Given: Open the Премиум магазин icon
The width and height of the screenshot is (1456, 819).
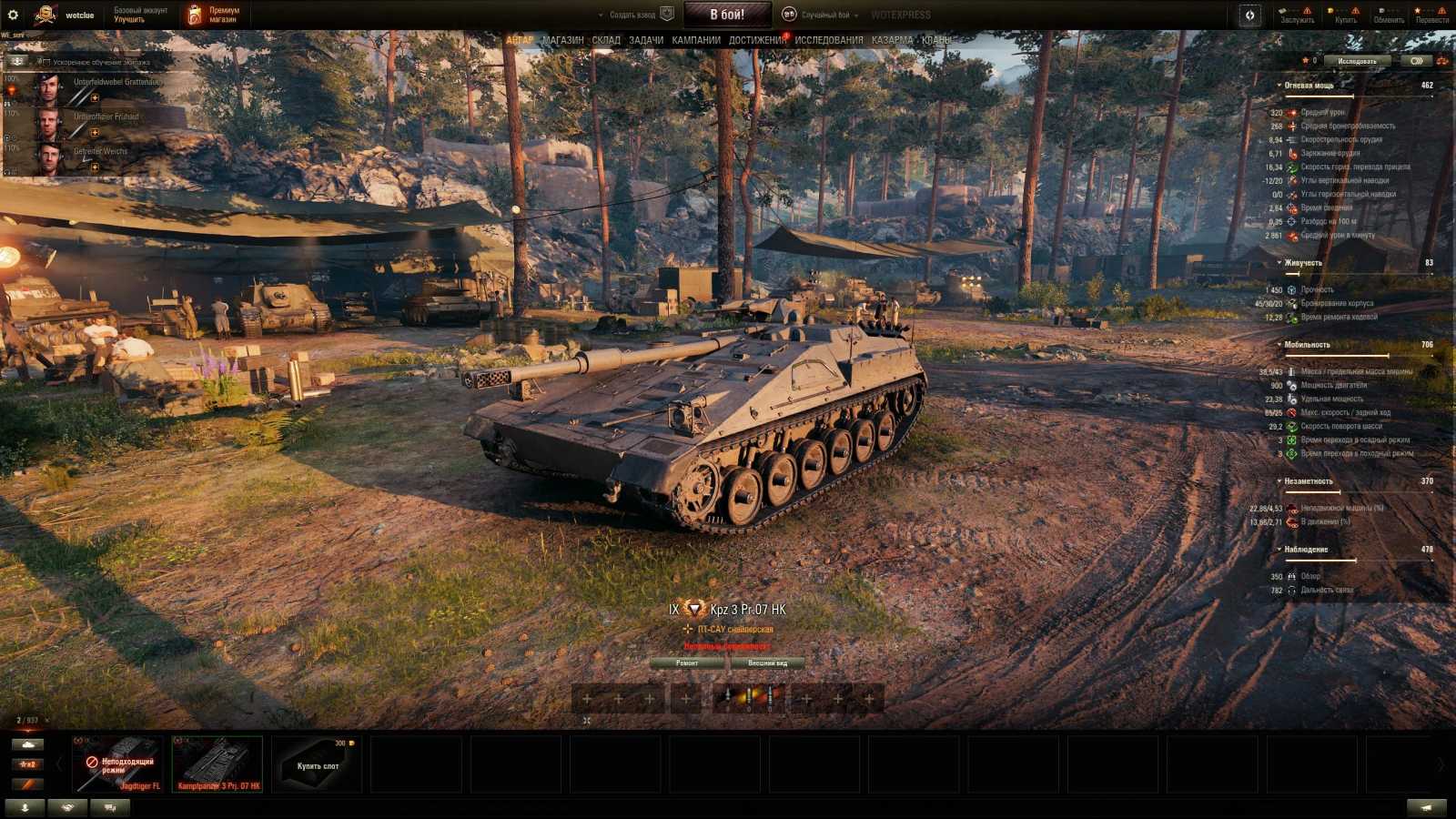Looking at the screenshot, I should [x=195, y=14].
